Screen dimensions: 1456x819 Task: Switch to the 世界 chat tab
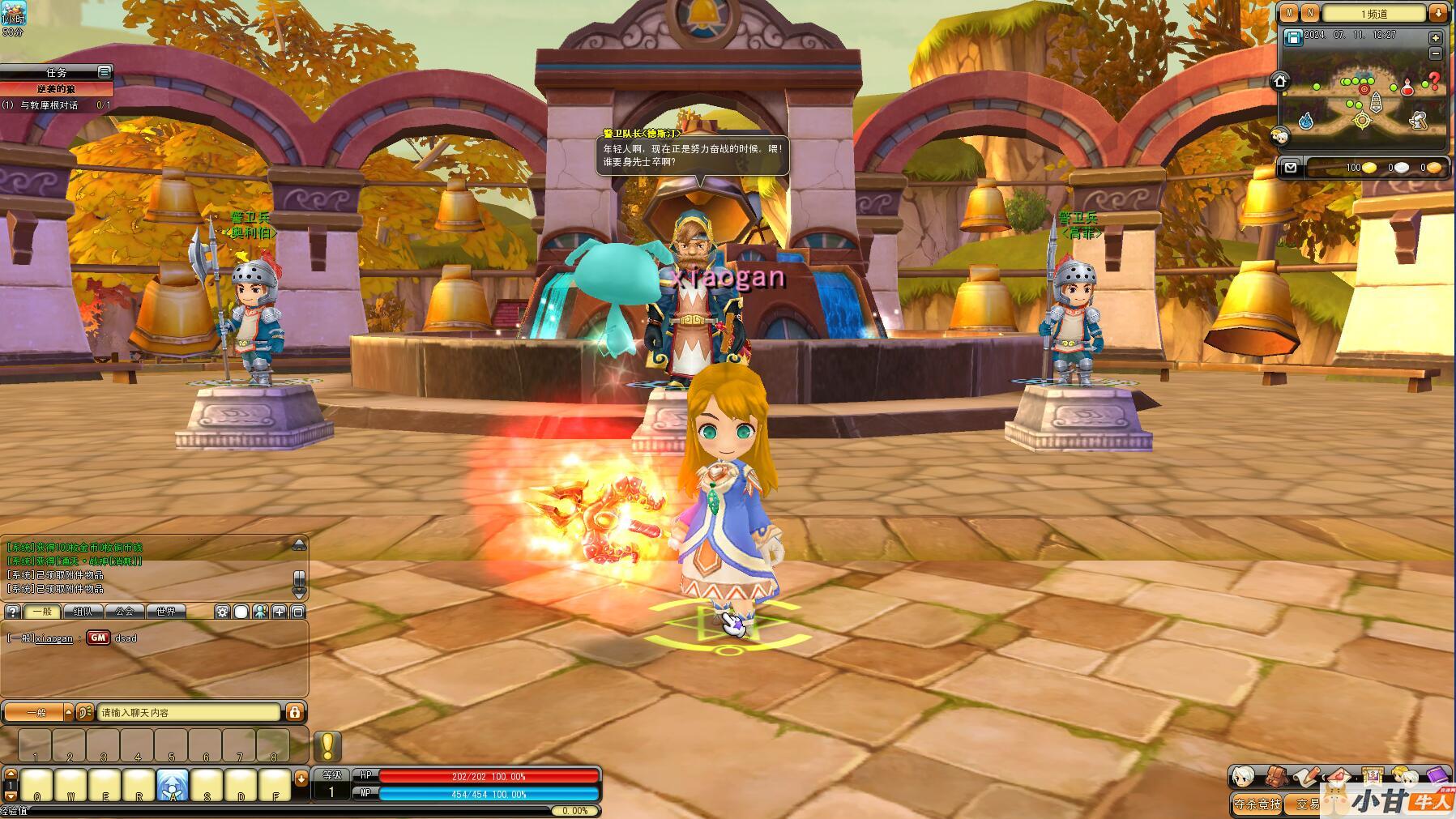pyautogui.click(x=166, y=612)
